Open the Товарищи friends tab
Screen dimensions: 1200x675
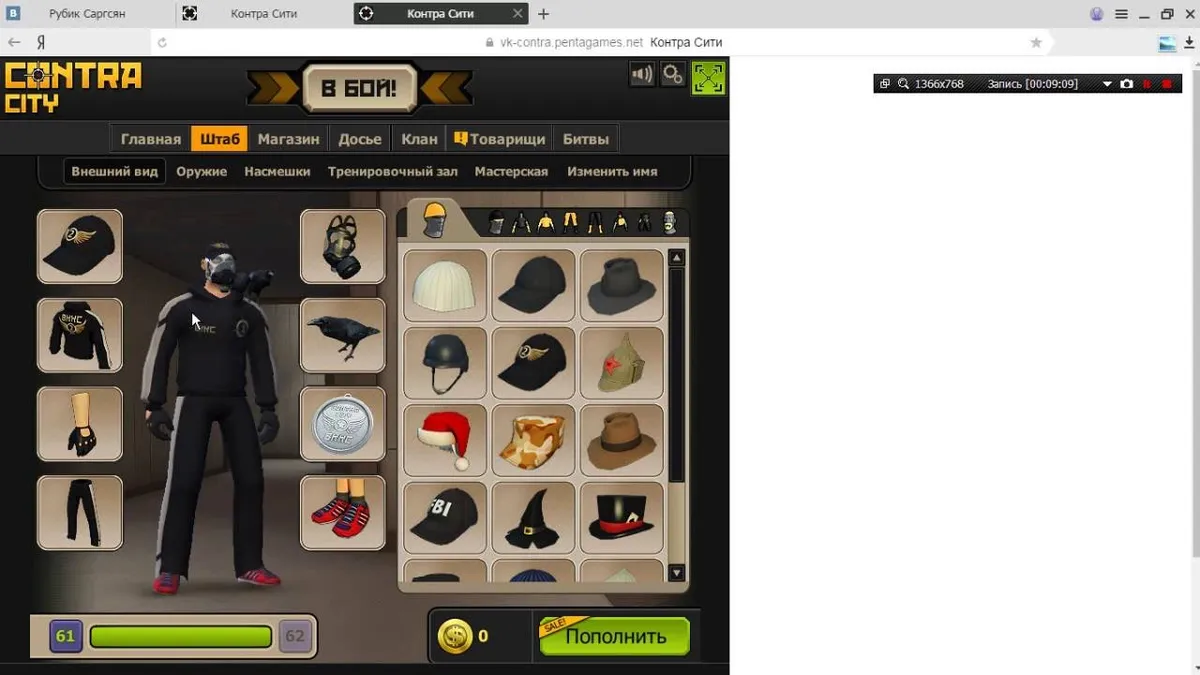point(500,139)
